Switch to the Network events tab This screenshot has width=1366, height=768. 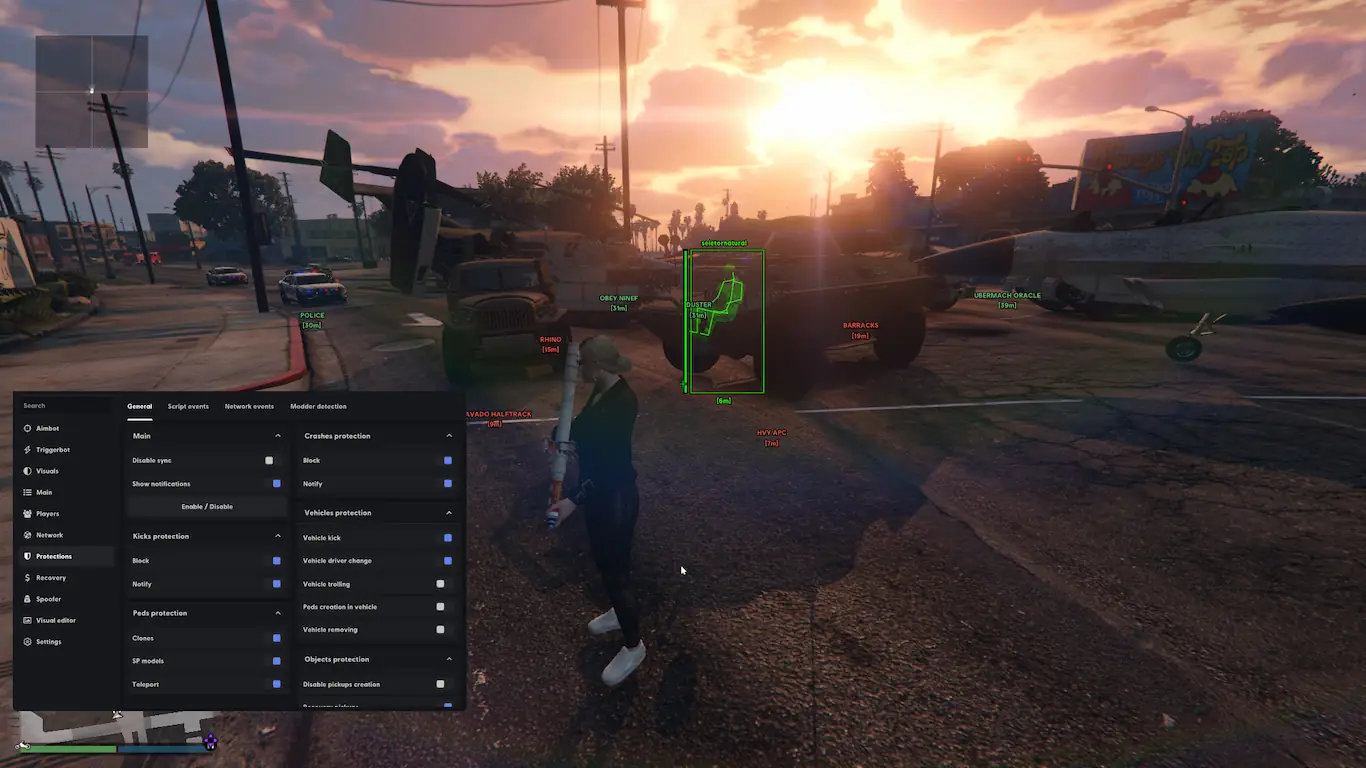[x=249, y=407]
